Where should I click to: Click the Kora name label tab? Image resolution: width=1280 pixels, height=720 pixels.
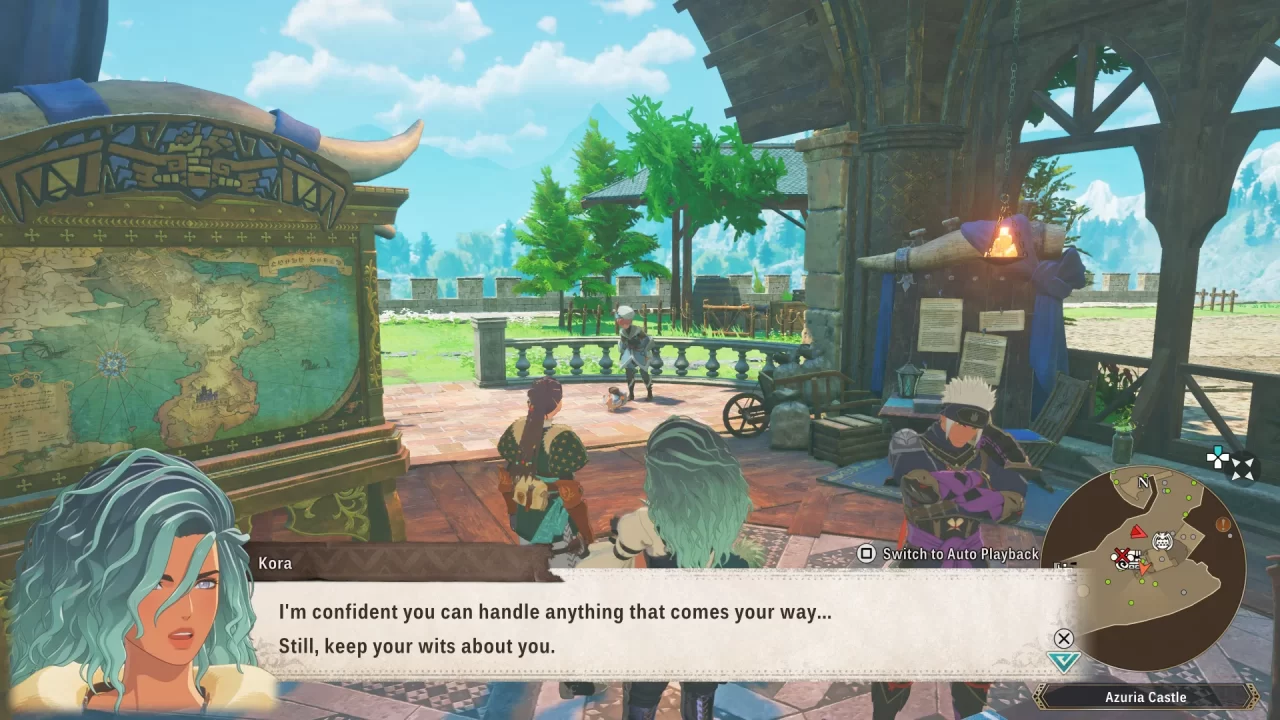(x=274, y=563)
